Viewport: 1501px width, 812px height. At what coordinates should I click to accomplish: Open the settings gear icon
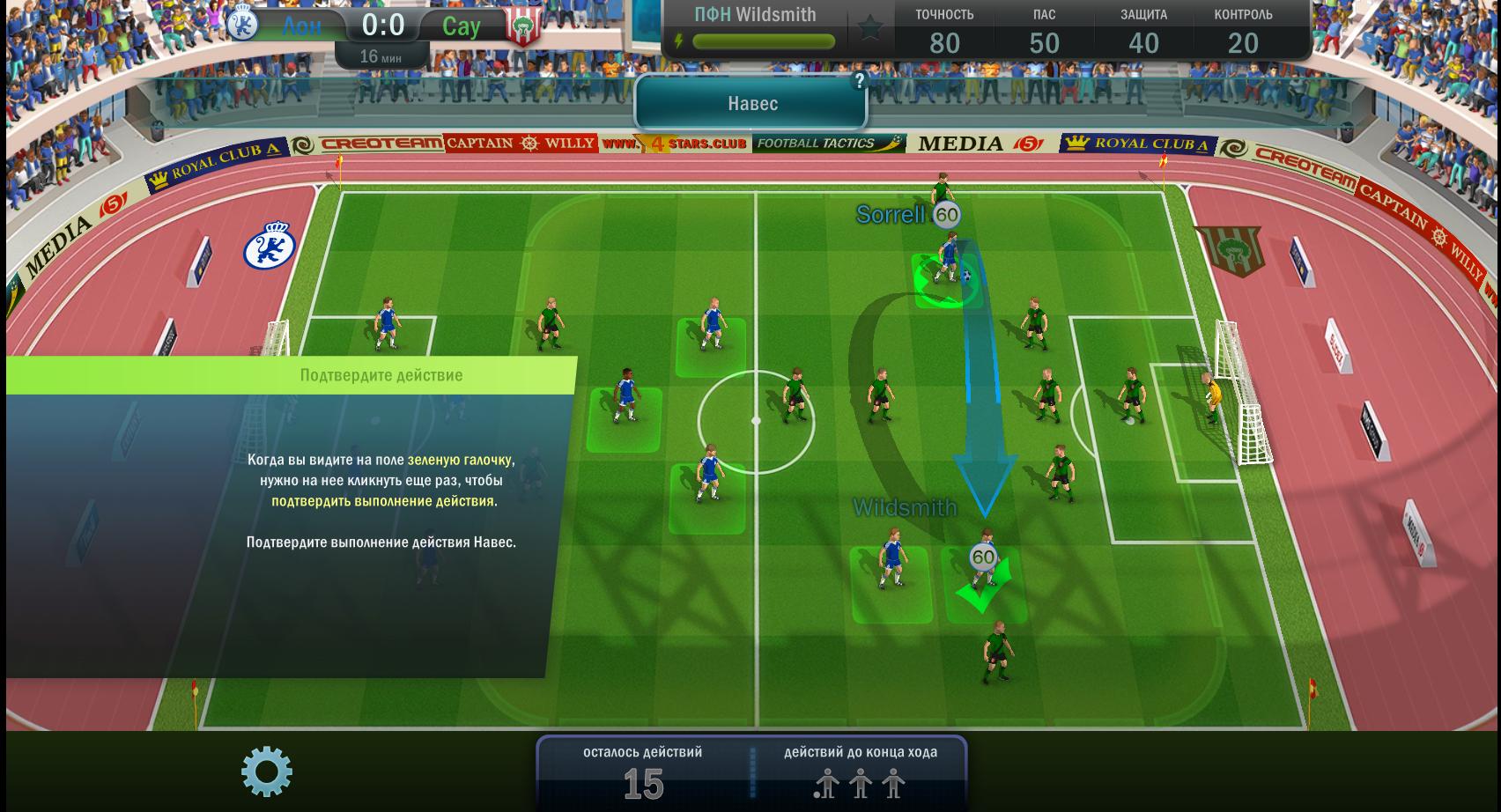(267, 772)
